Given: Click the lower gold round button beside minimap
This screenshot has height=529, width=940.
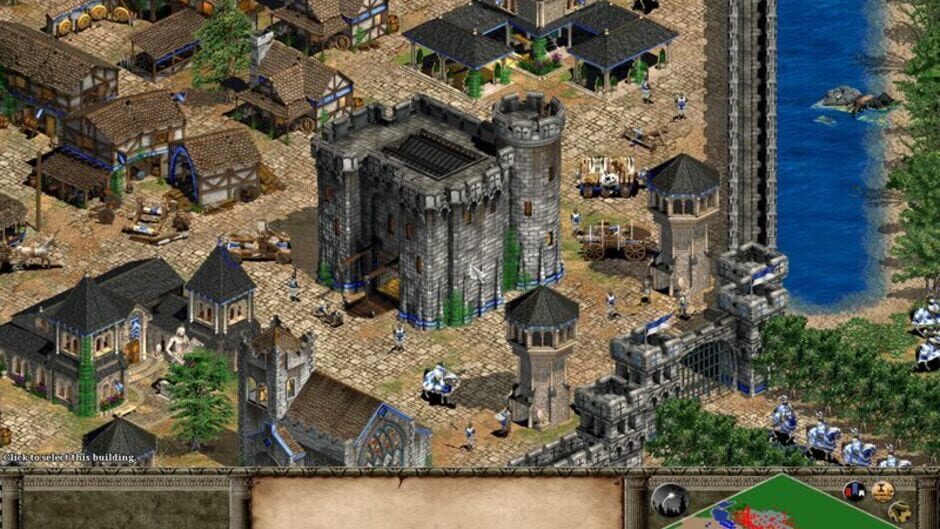Looking at the screenshot, I should click(x=899, y=512).
